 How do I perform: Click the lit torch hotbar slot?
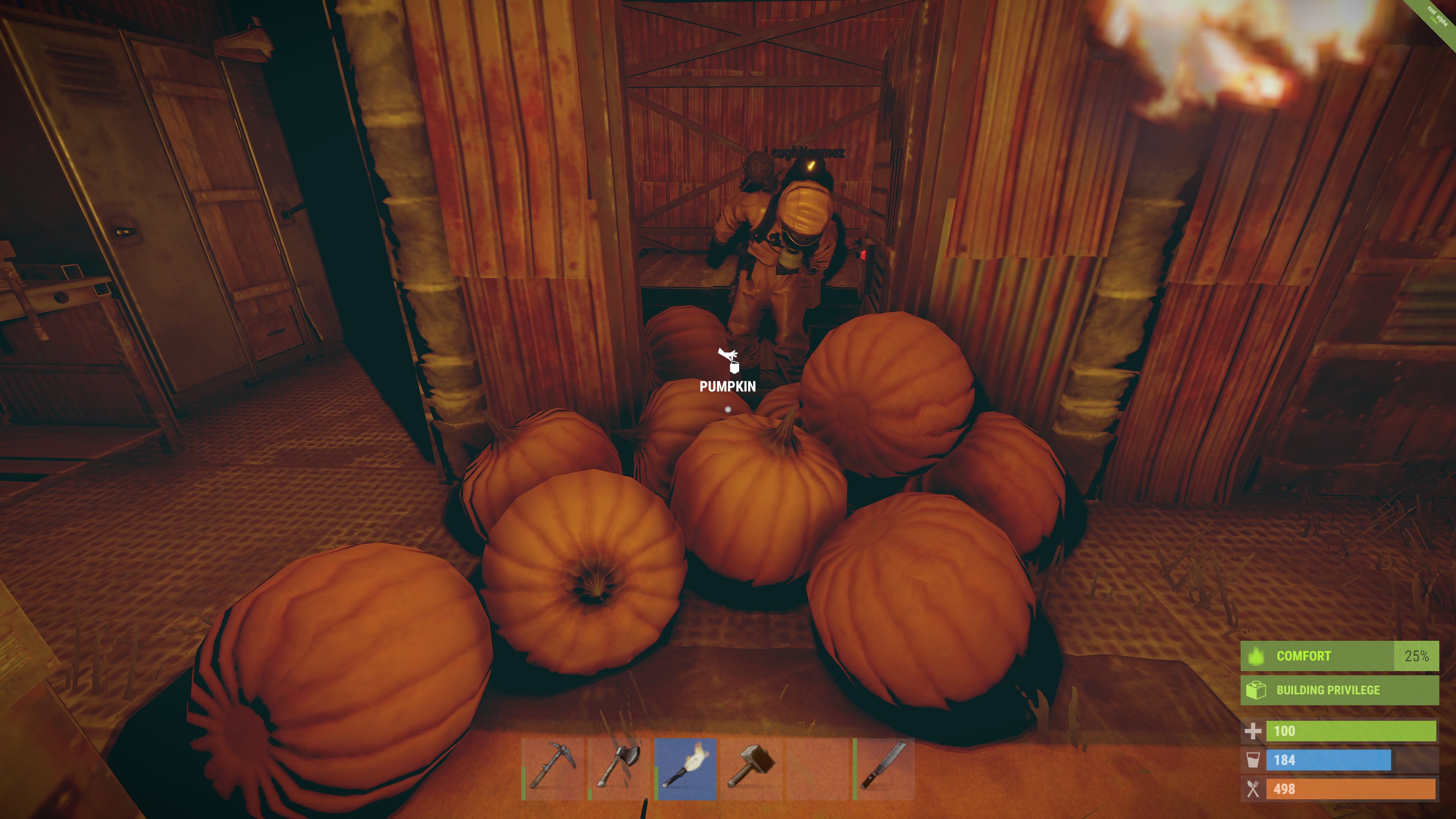[x=685, y=769]
